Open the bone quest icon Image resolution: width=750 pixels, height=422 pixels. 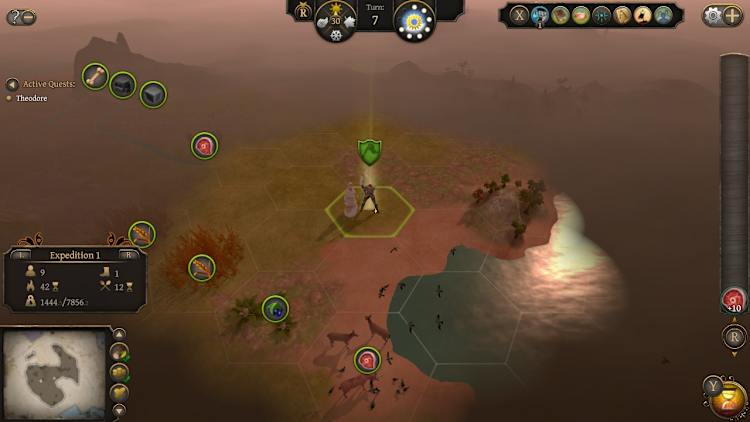(x=95, y=76)
